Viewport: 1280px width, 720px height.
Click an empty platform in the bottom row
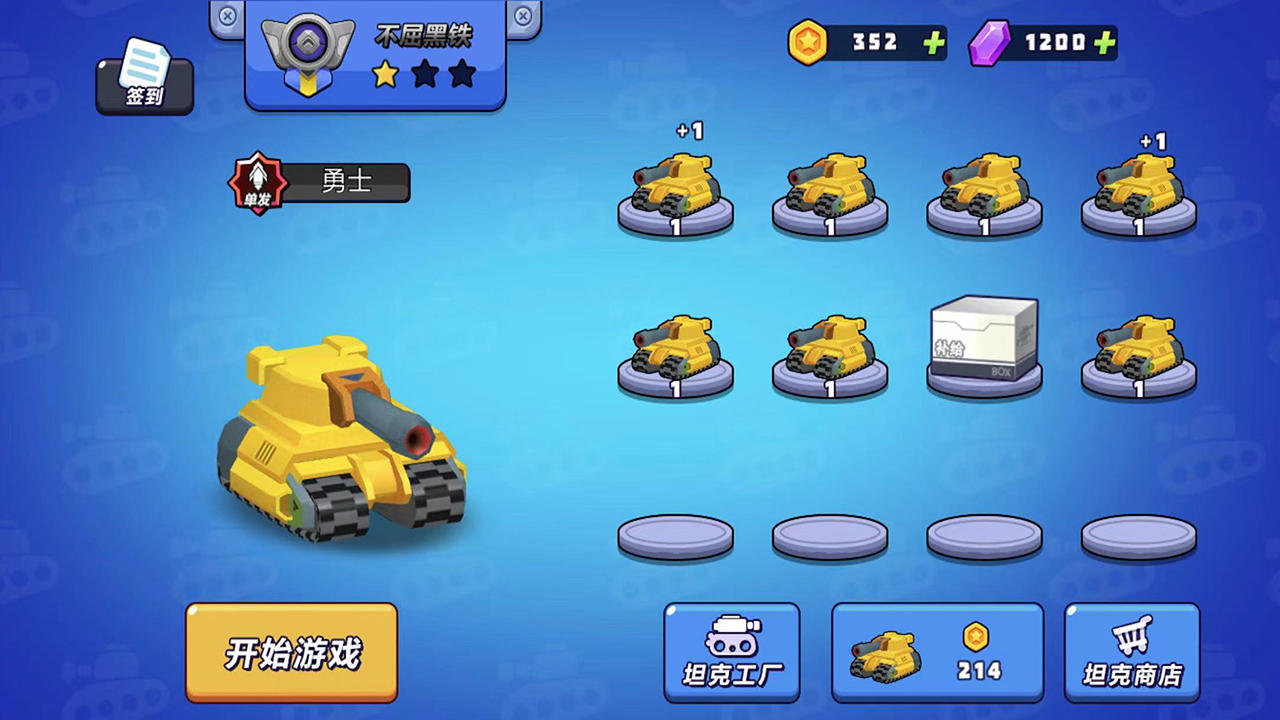(675, 537)
